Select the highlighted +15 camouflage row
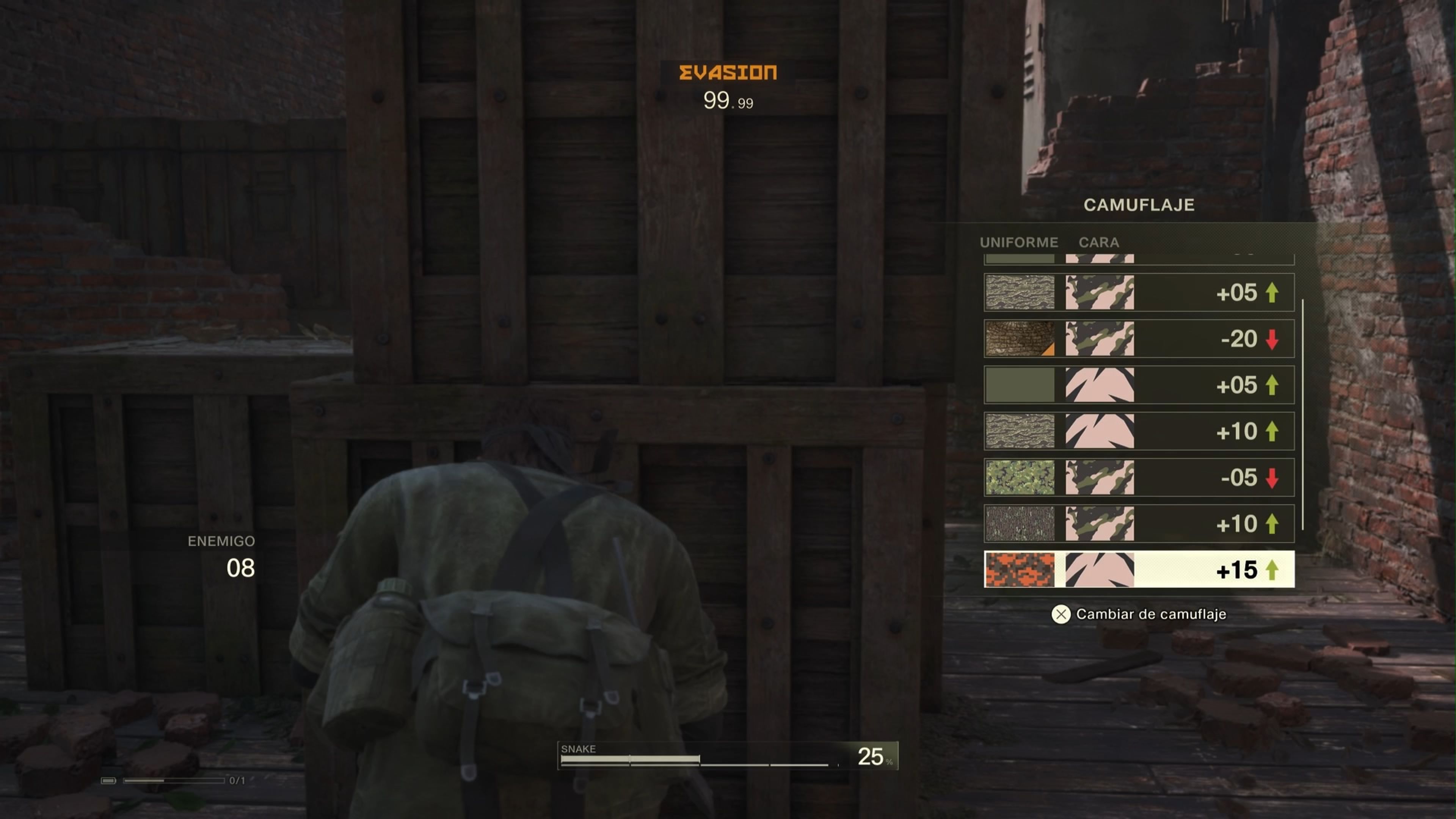This screenshot has height=819, width=1456. point(1139,570)
